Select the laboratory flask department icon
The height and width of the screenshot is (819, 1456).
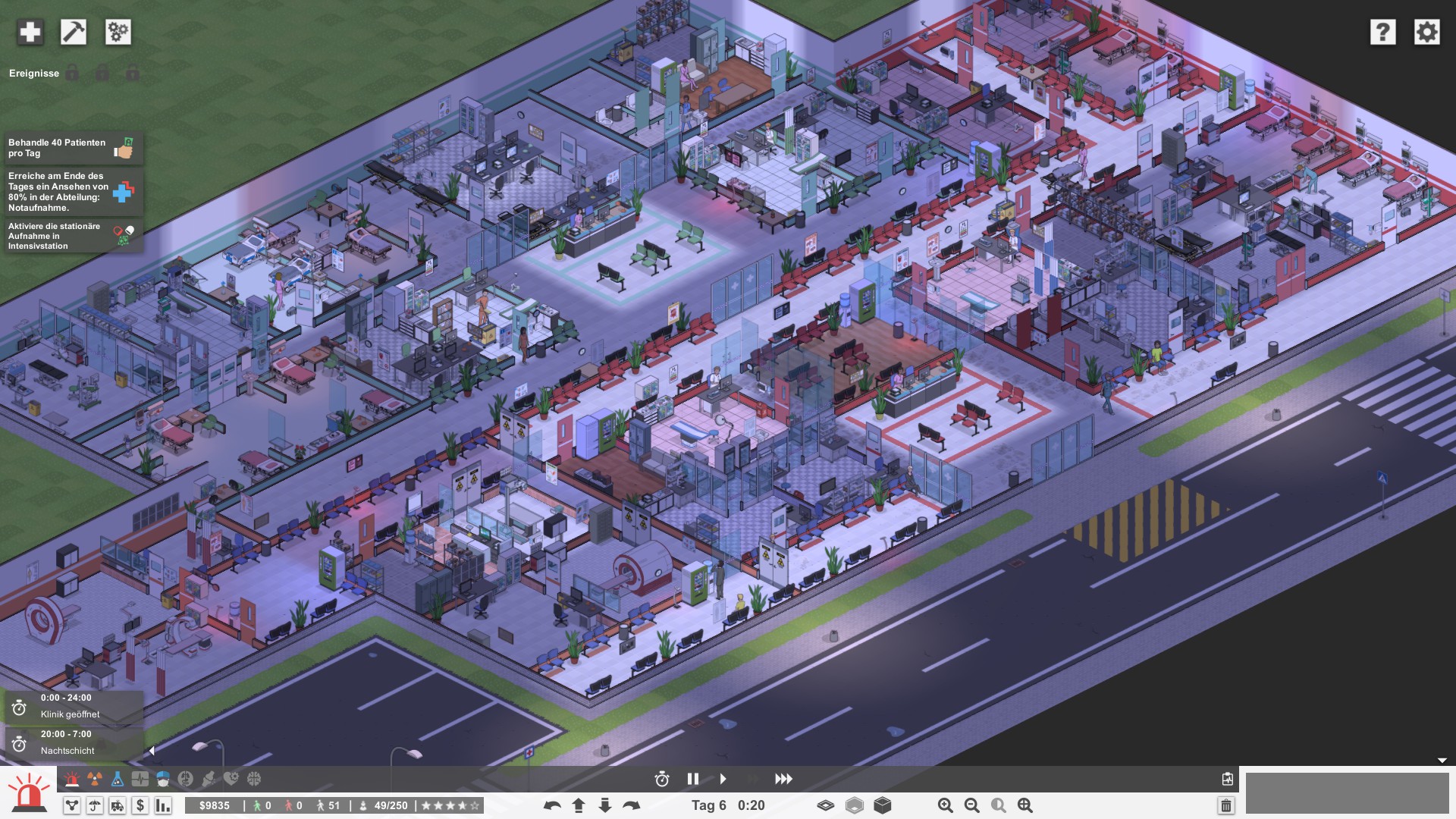pos(116,778)
